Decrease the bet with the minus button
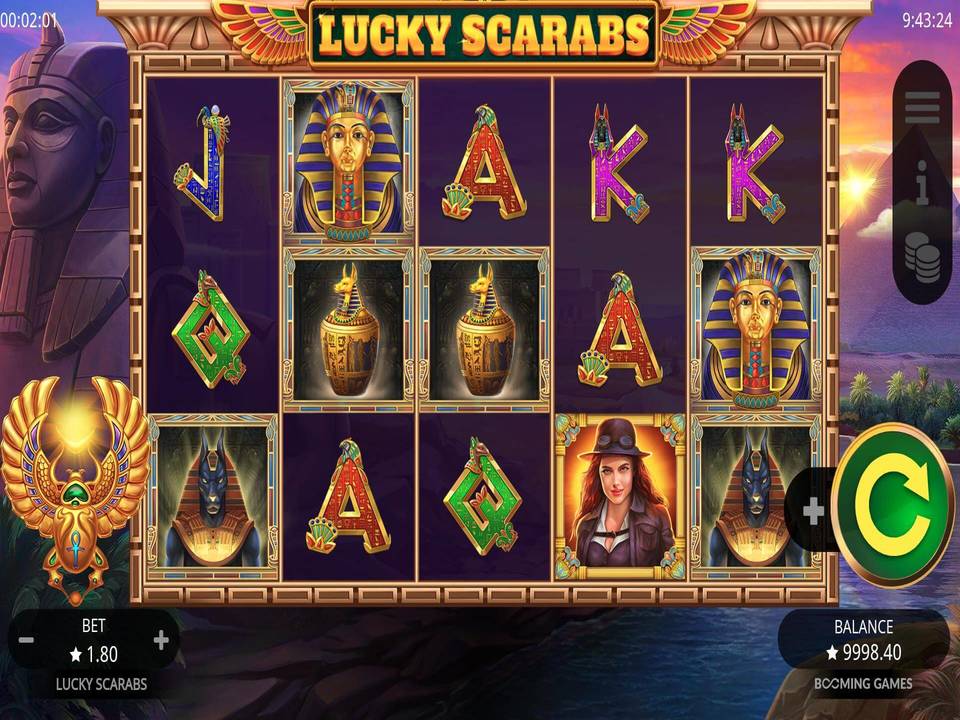 click(x=27, y=640)
